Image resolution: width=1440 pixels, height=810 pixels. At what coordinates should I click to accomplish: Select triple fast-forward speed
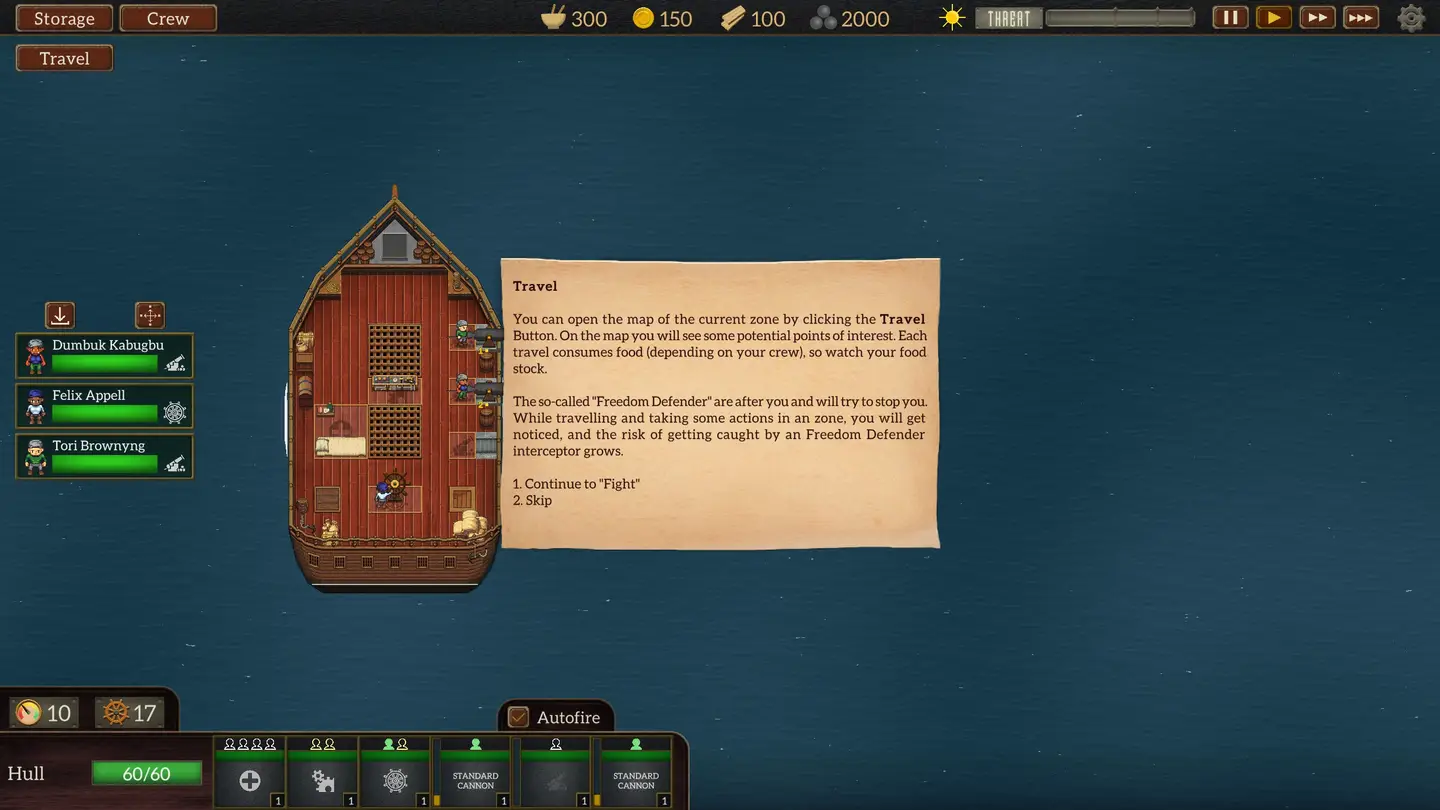coord(1360,17)
